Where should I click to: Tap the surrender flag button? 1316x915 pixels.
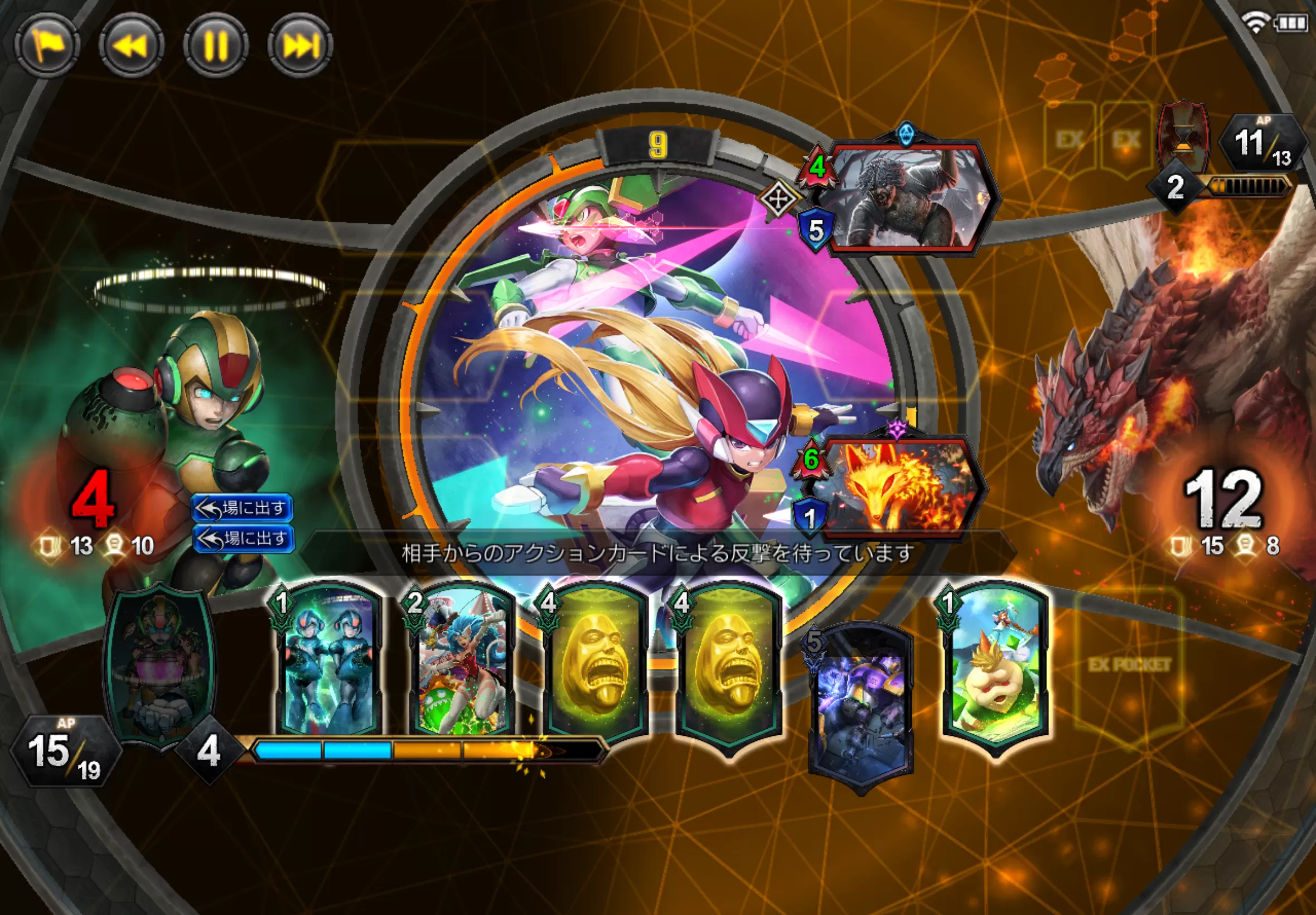(x=47, y=45)
